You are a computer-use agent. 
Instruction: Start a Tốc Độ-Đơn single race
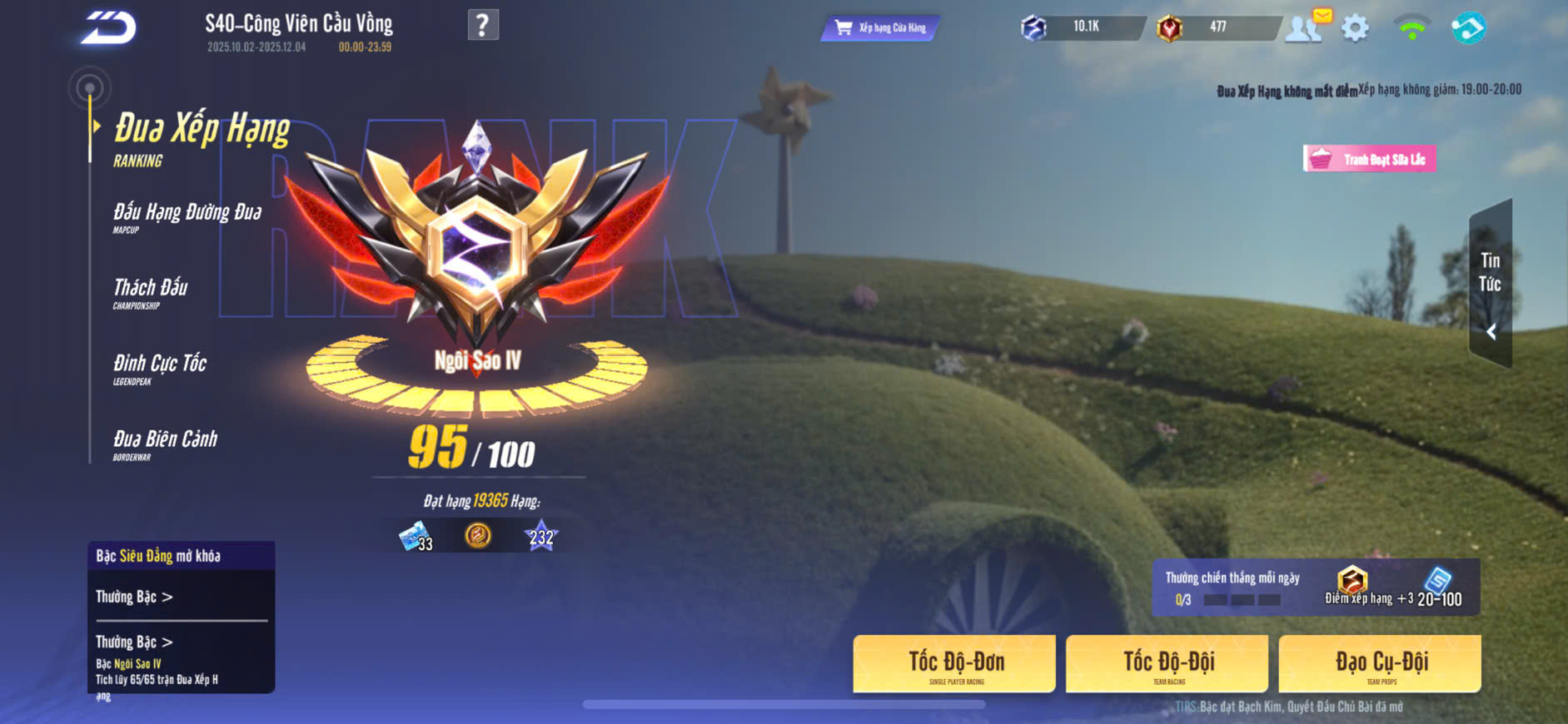(x=954, y=663)
